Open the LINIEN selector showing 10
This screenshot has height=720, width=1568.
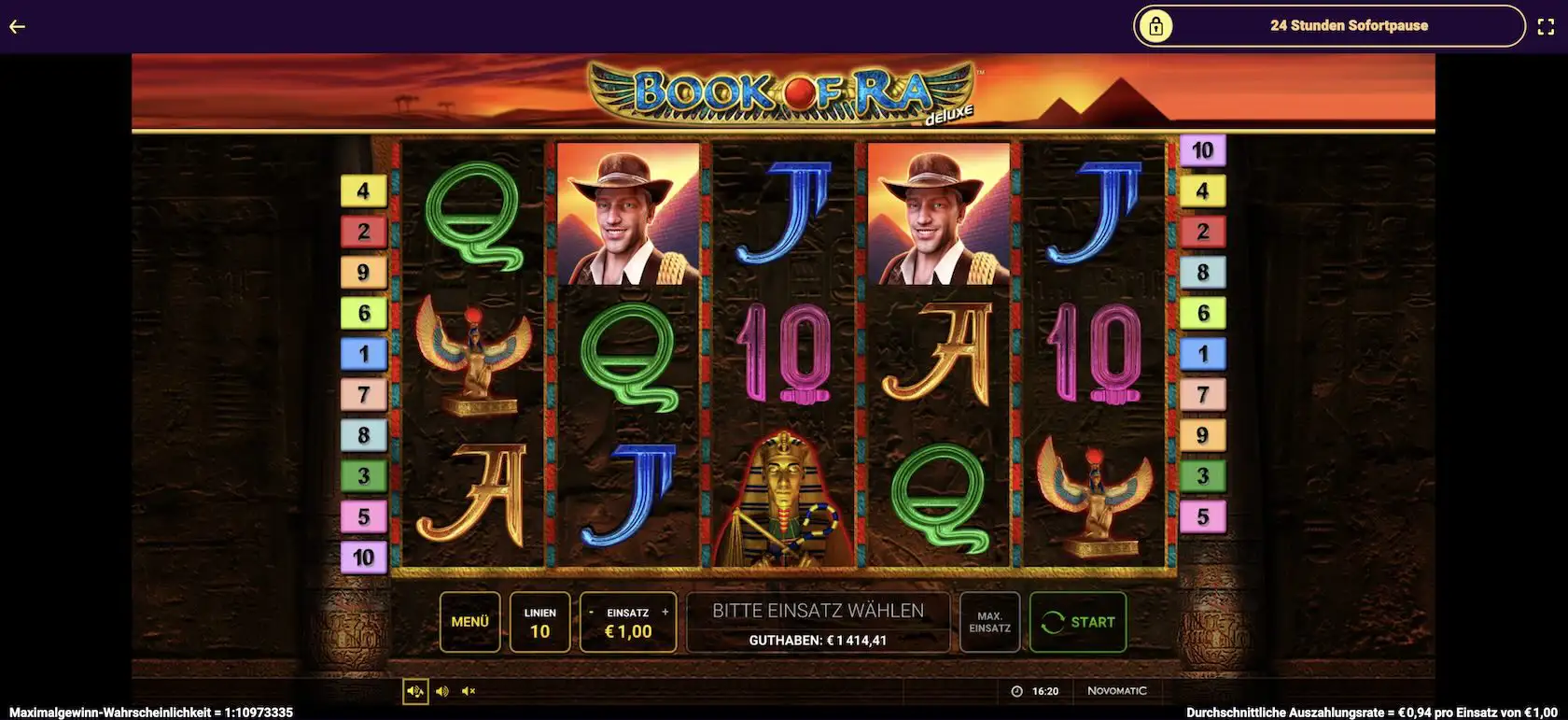point(539,621)
